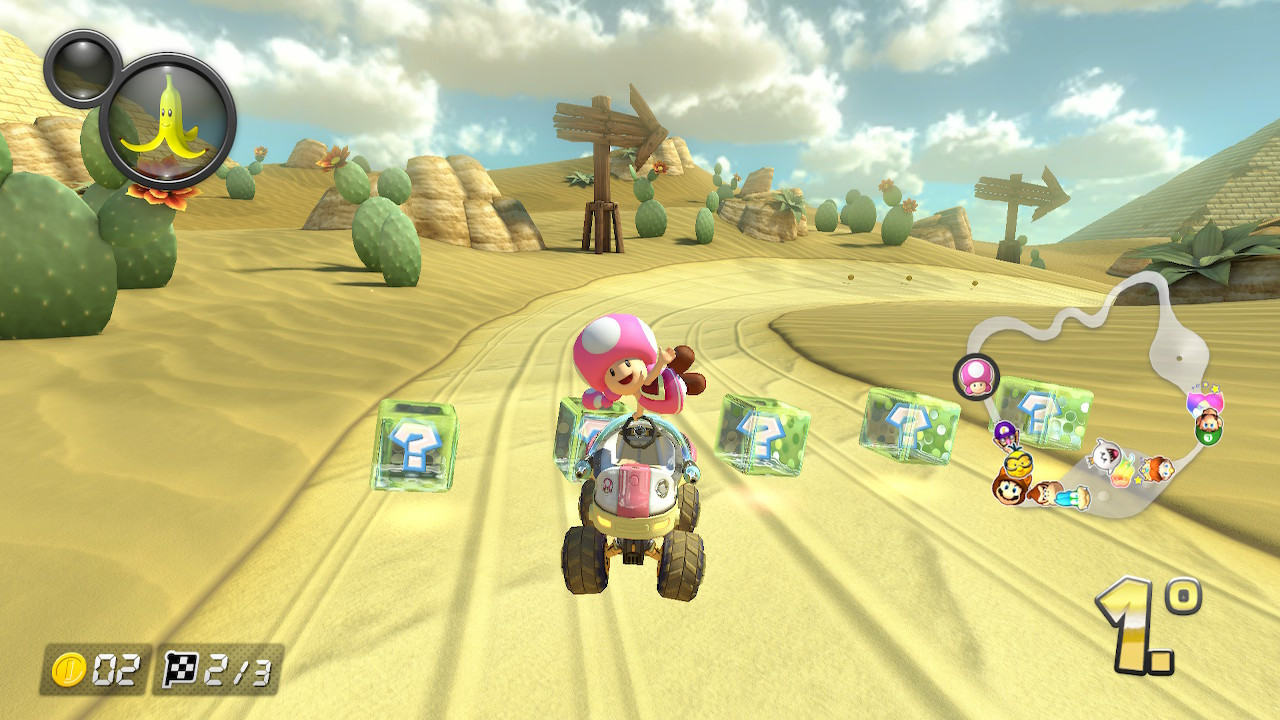Click Waluigi's purple minimap icon
Screen dimensions: 1280x720
pyautogui.click(x=1004, y=433)
